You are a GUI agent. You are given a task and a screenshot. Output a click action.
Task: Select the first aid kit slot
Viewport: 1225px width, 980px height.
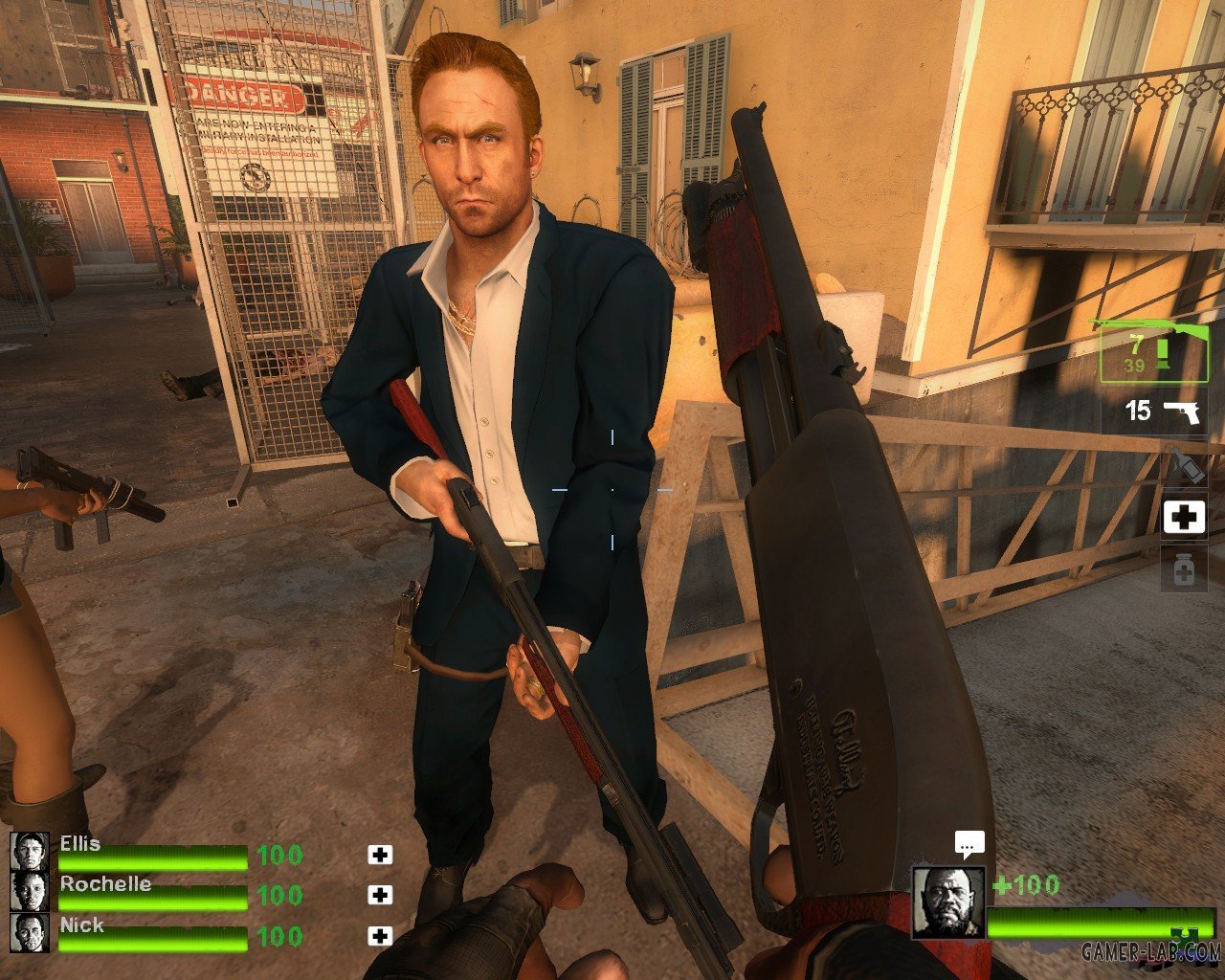(x=1183, y=517)
